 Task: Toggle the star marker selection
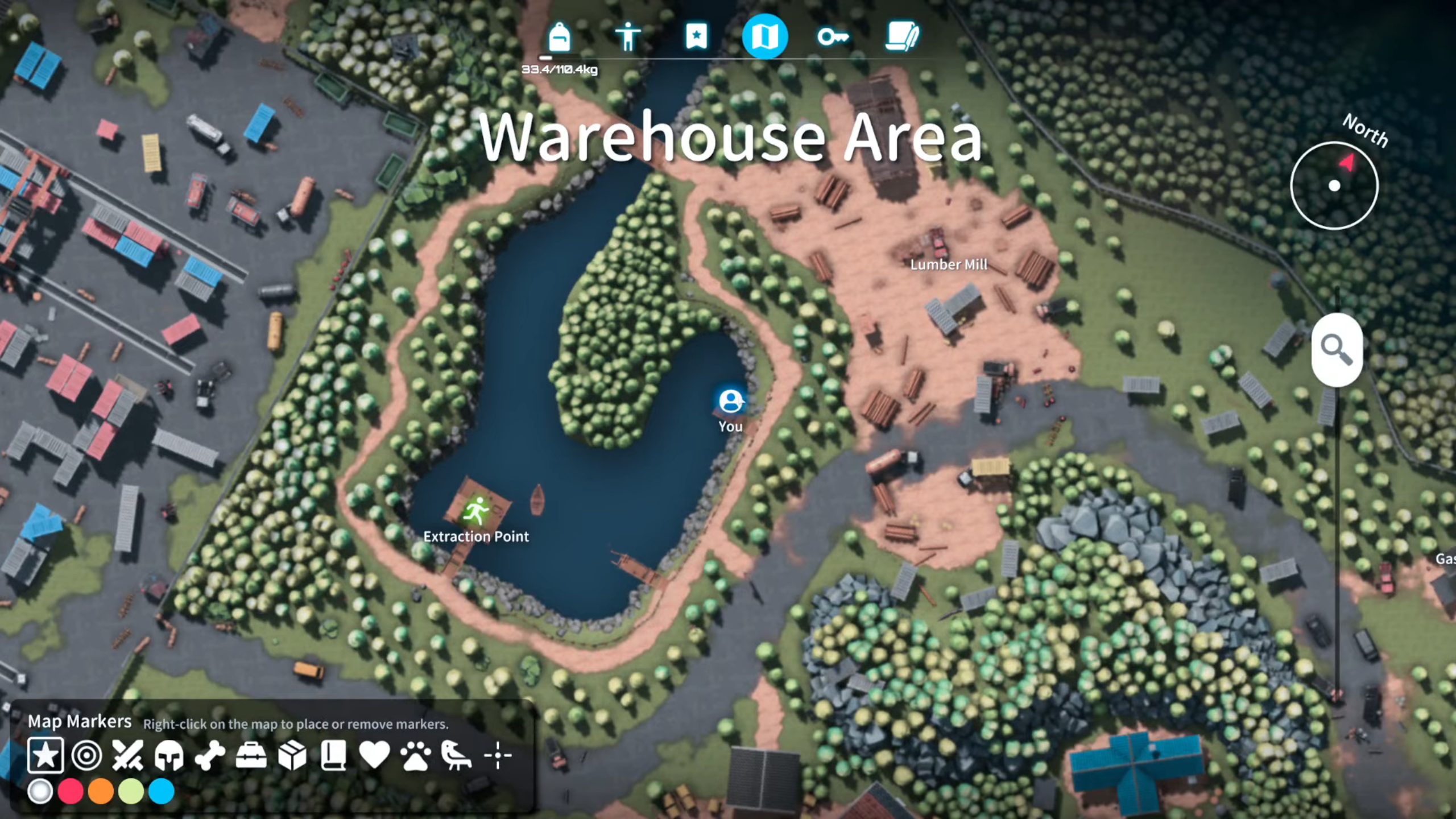click(45, 757)
